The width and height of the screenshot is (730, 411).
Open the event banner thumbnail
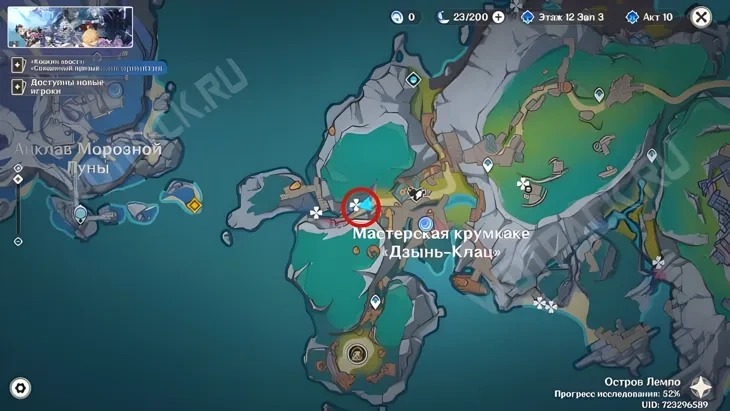70,27
